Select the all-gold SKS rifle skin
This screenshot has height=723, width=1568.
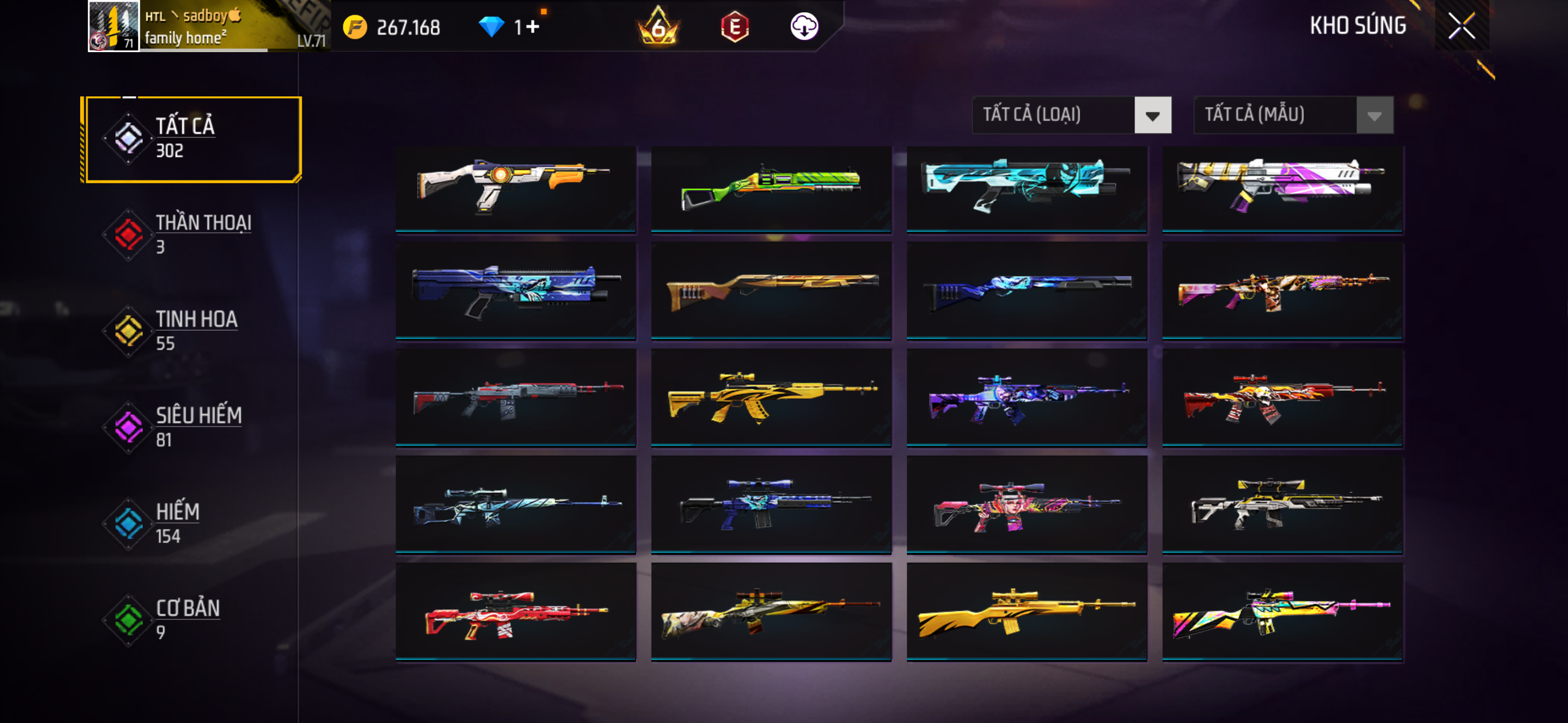1026,611
